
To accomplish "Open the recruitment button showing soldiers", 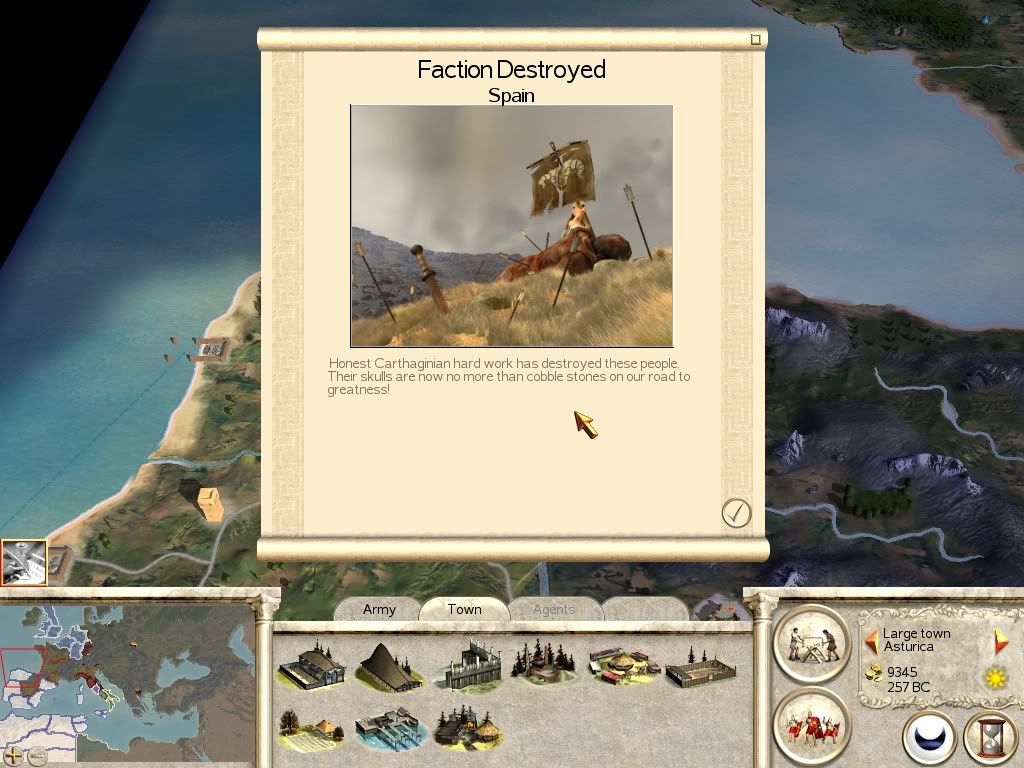I will pos(811,725).
